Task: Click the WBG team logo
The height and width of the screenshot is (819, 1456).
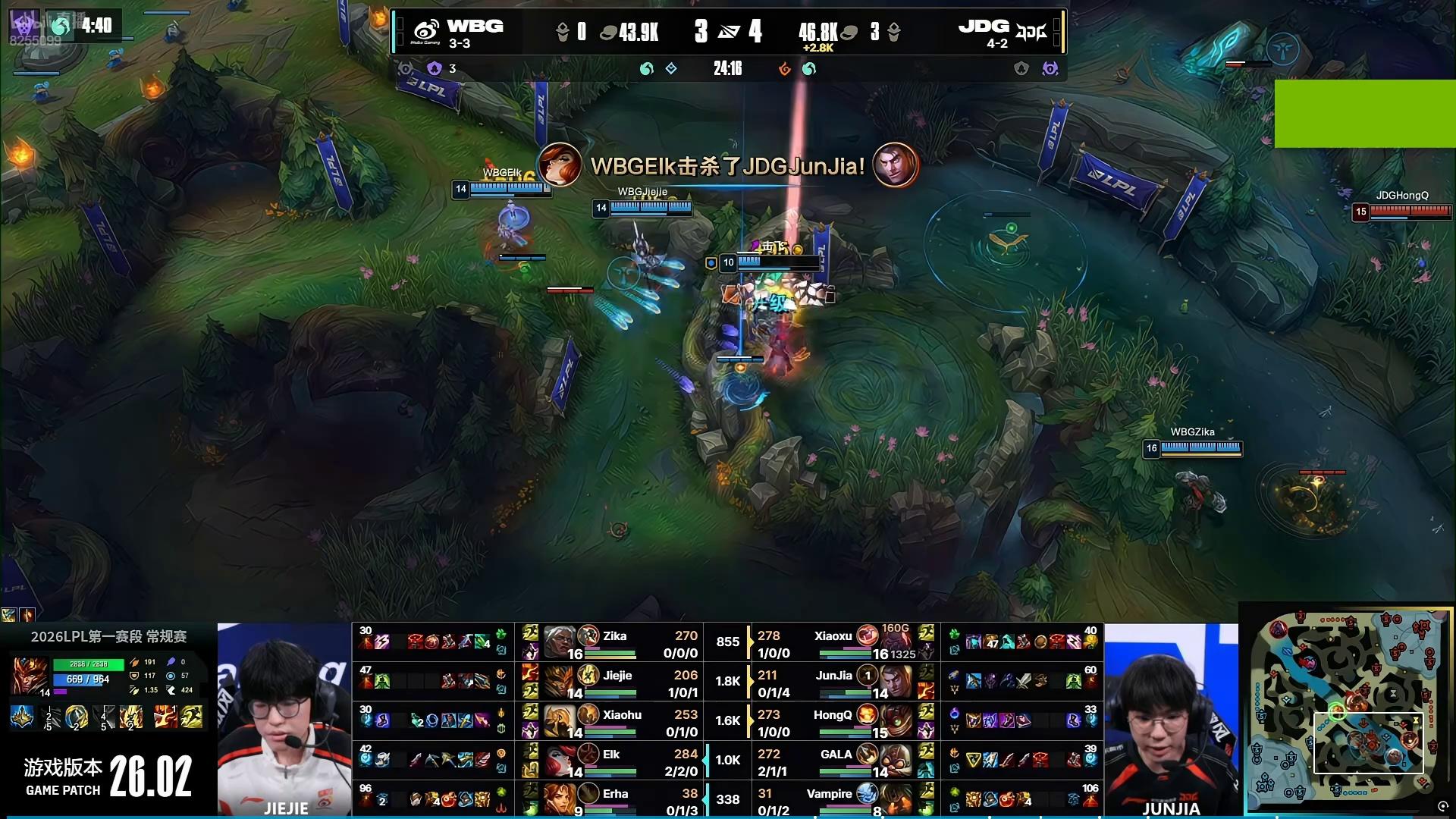Action: click(x=426, y=32)
